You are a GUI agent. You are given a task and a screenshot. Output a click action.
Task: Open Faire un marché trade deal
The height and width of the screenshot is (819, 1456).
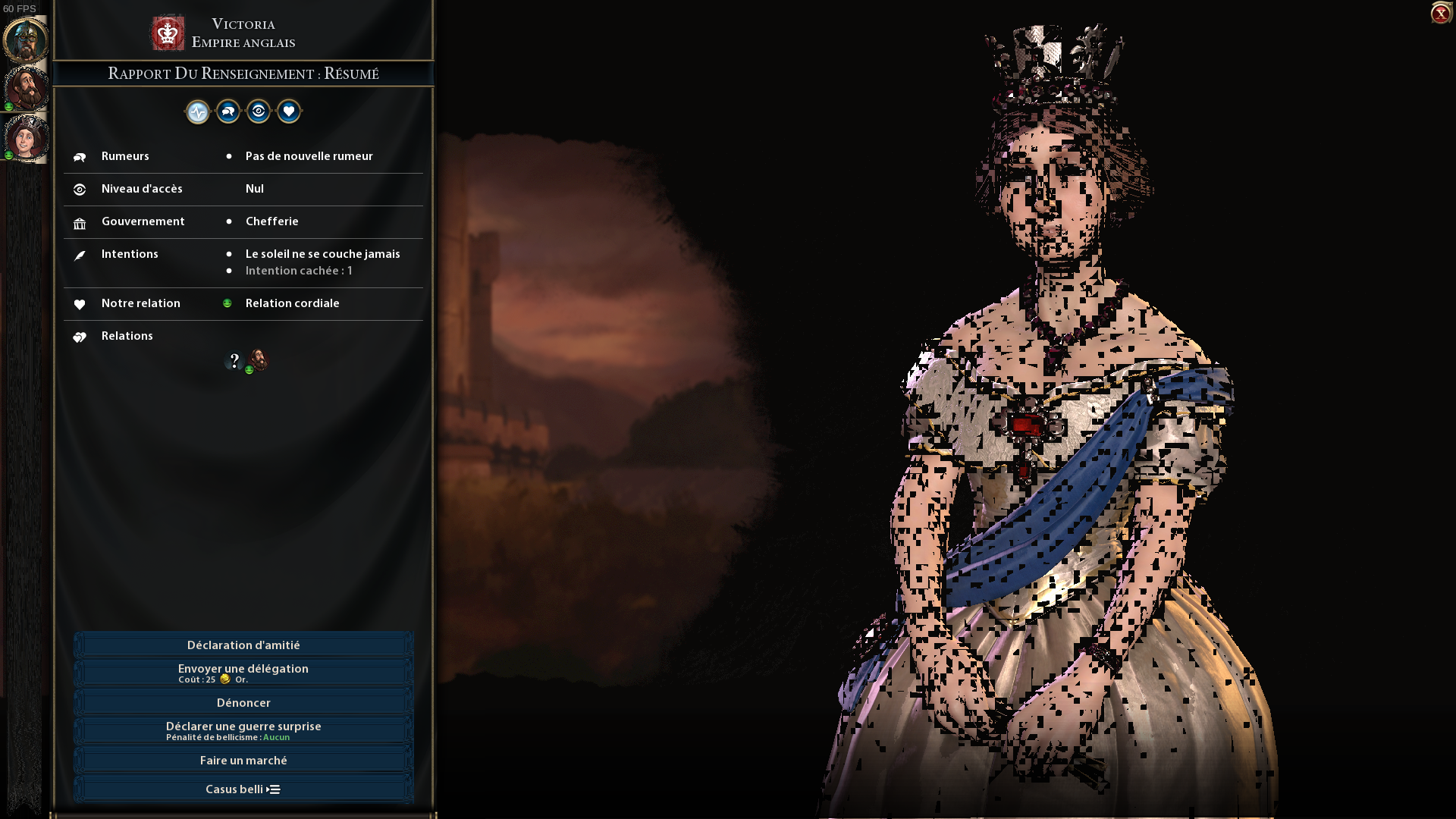(x=243, y=761)
